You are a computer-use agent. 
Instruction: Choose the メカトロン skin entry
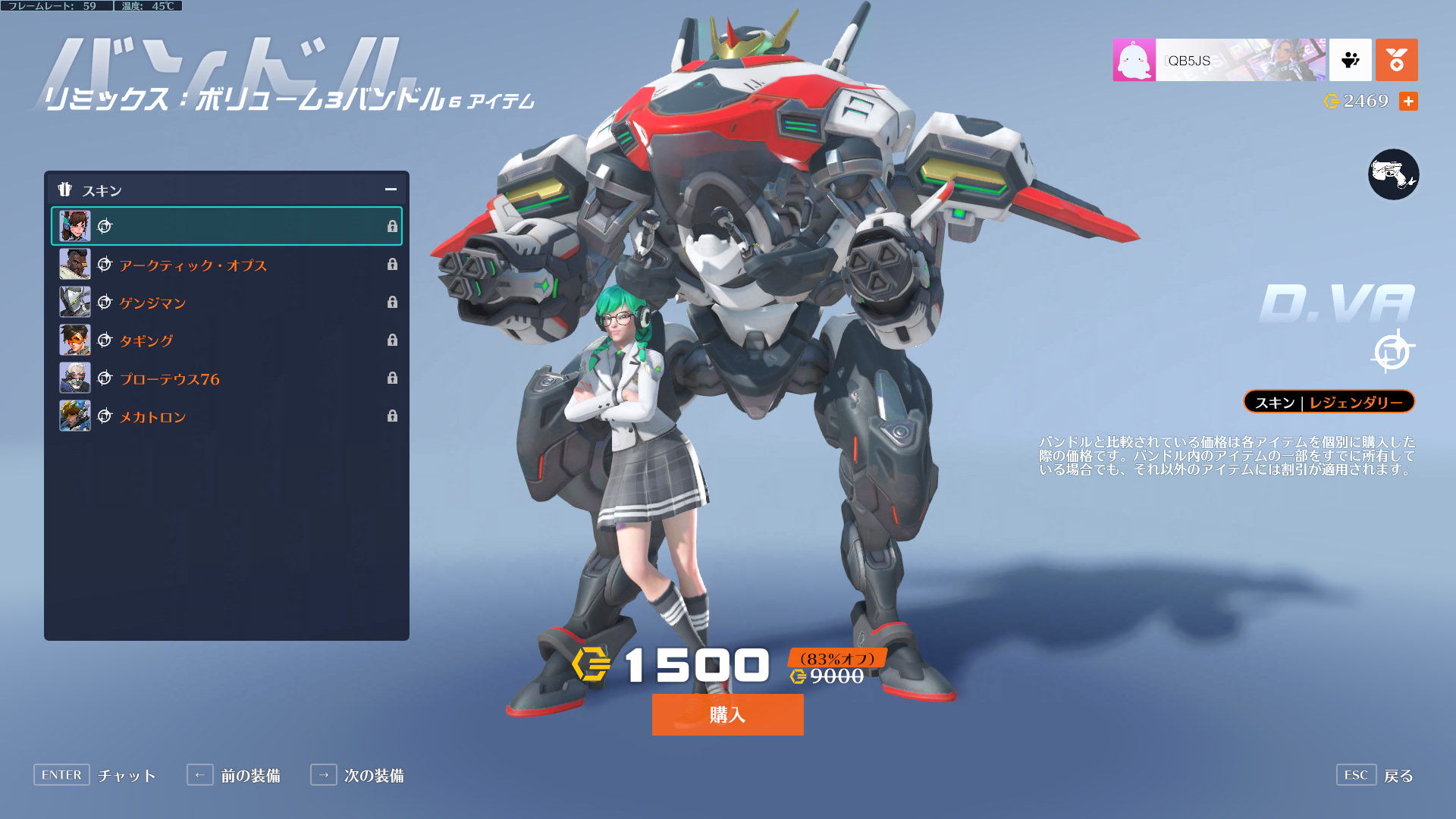[x=226, y=416]
